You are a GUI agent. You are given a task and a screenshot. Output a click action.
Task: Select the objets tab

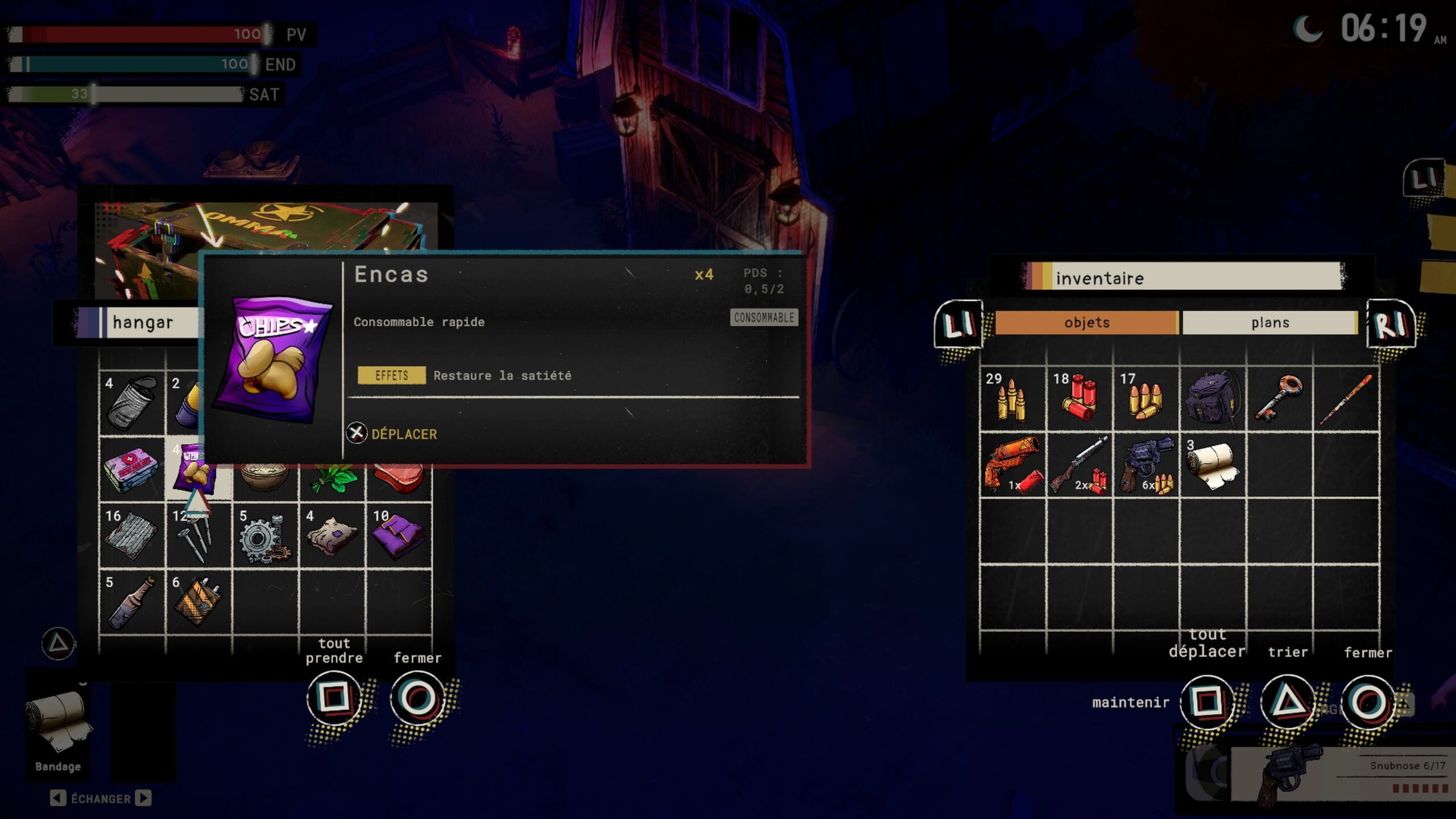click(1086, 322)
